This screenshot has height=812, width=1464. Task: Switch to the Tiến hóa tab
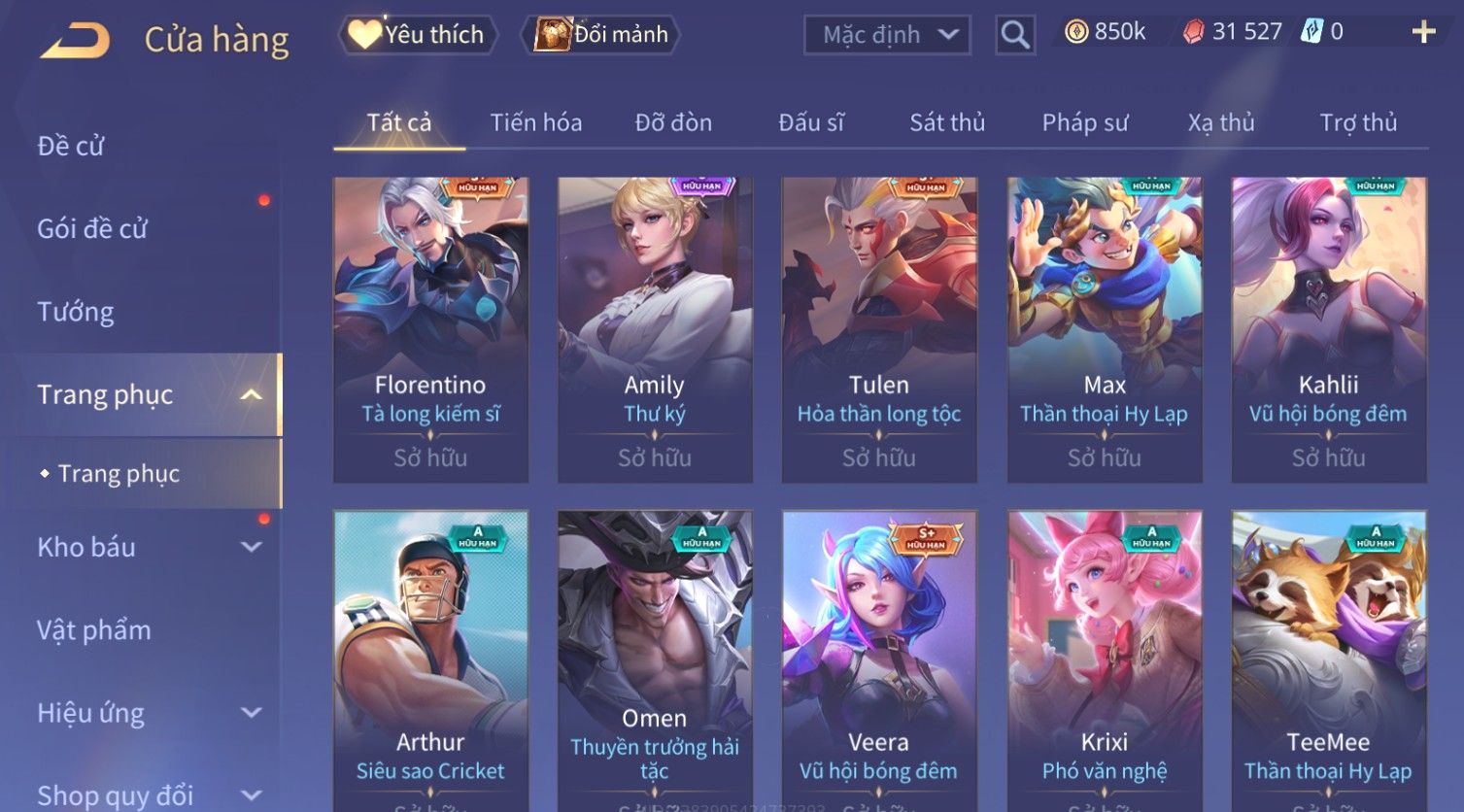[x=536, y=122]
